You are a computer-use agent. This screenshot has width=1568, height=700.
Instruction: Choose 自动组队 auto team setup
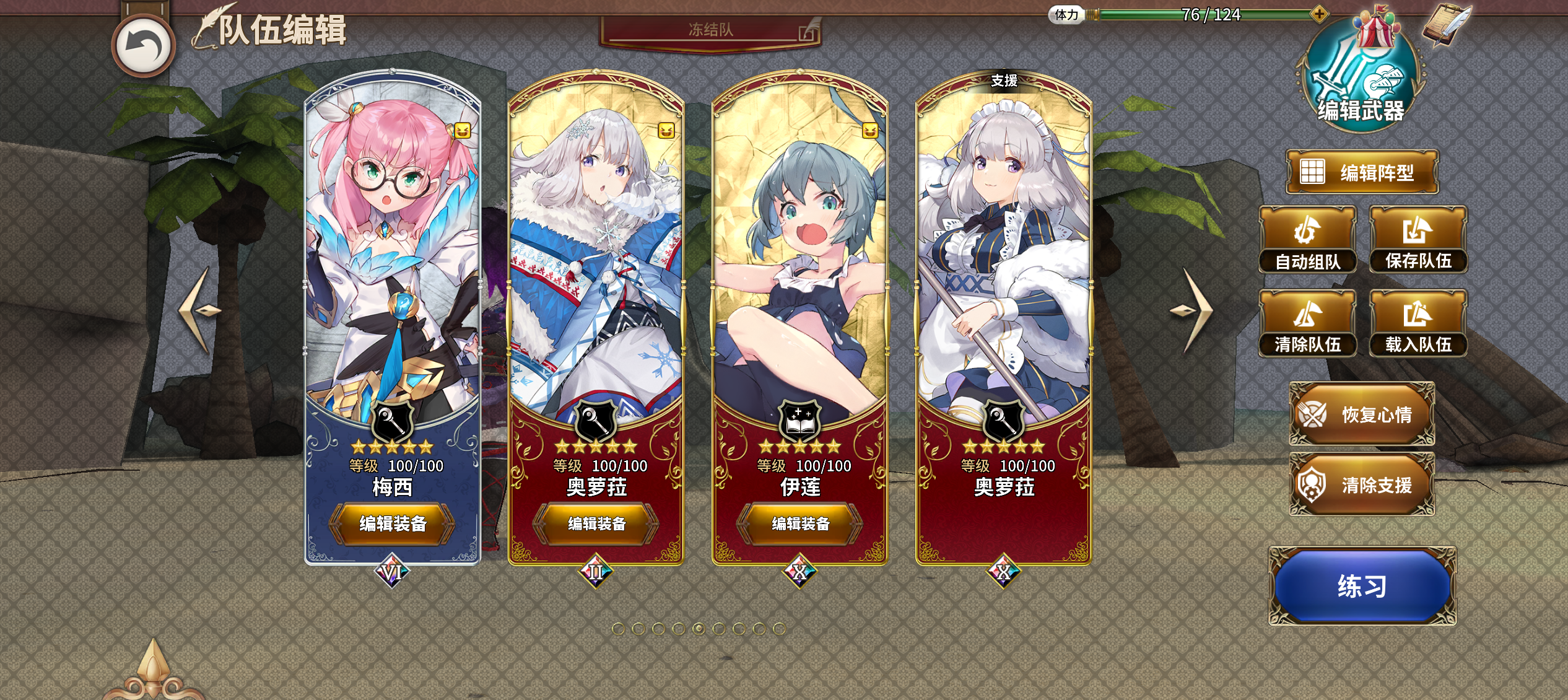(1307, 240)
